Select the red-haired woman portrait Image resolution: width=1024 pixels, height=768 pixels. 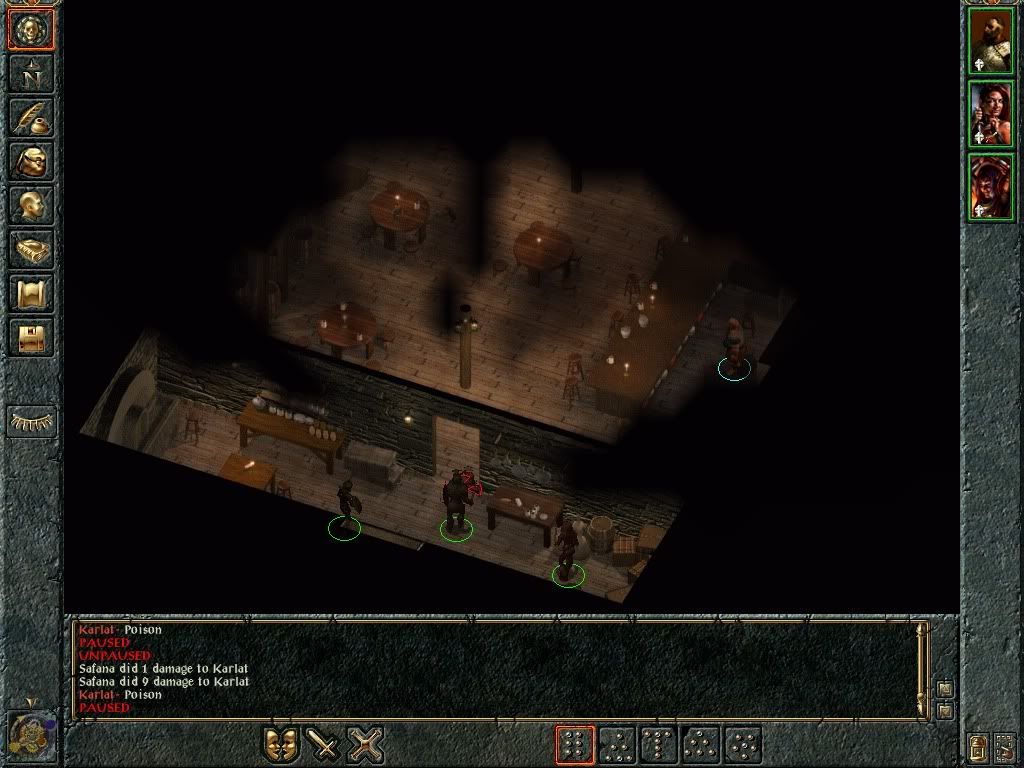click(991, 114)
